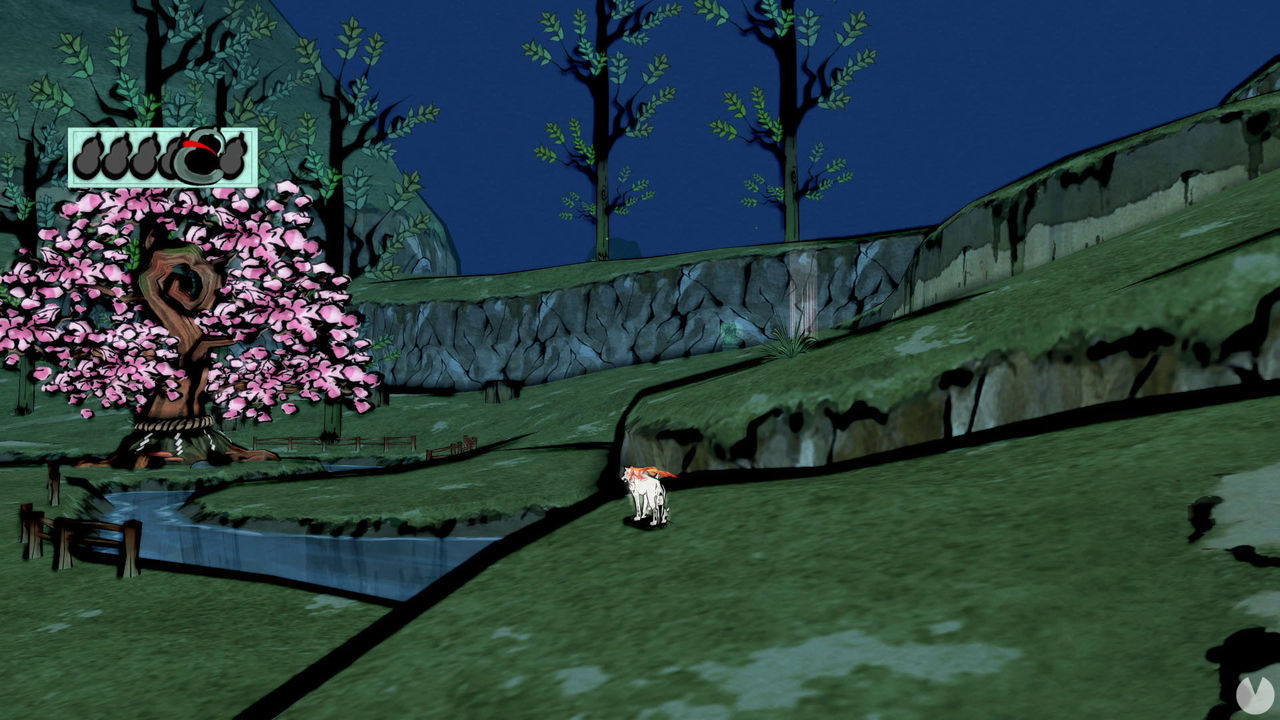Click the rightmost gourd of the ink meter
This screenshot has width=1280, height=720.
234,156
